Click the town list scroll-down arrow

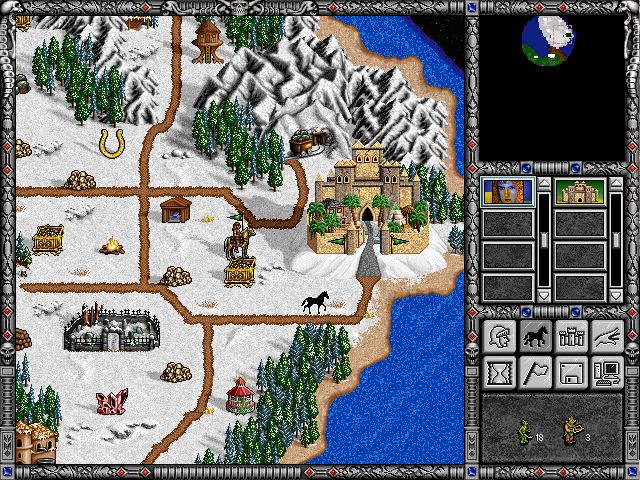(616, 295)
